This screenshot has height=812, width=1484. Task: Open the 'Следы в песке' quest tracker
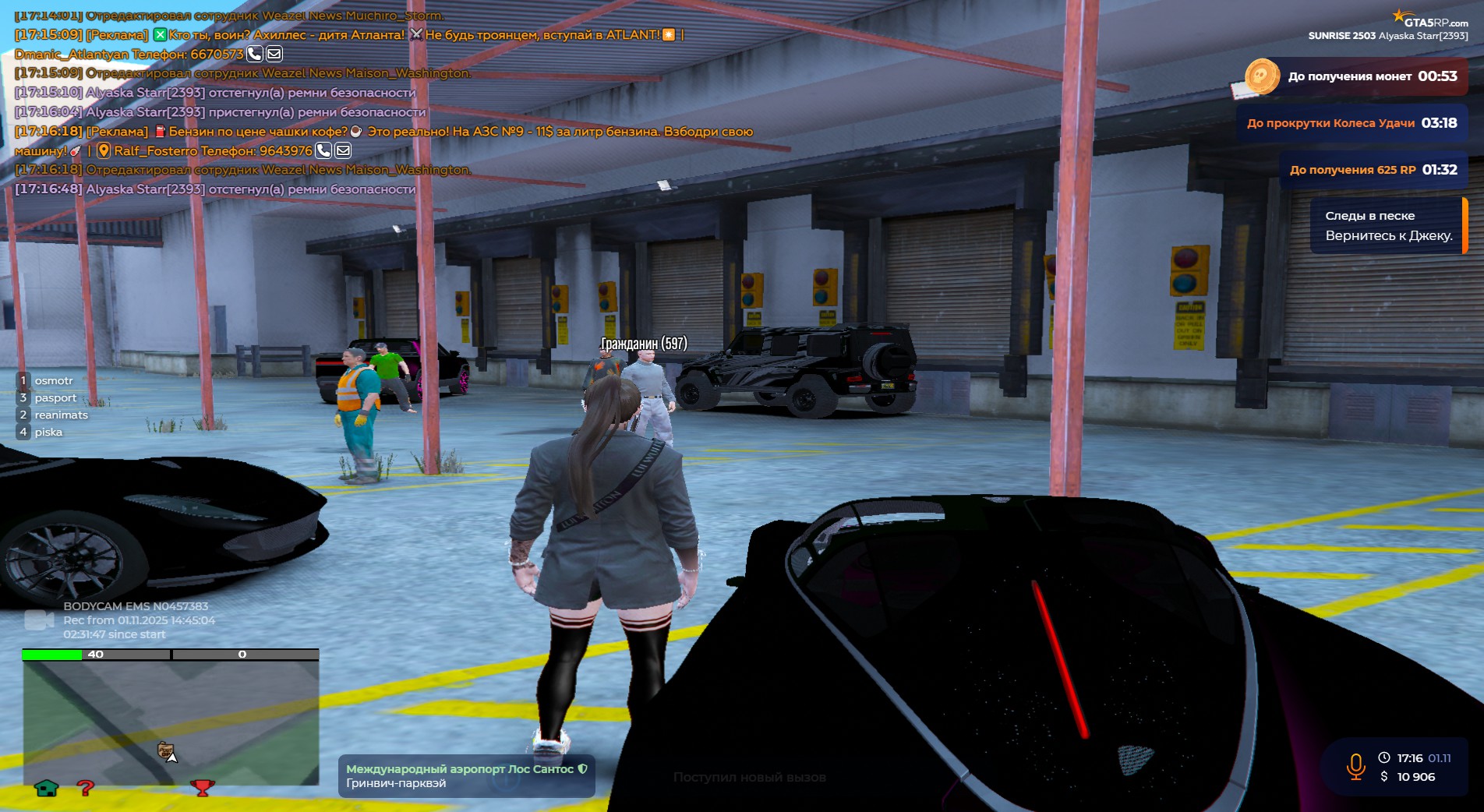[1388, 226]
